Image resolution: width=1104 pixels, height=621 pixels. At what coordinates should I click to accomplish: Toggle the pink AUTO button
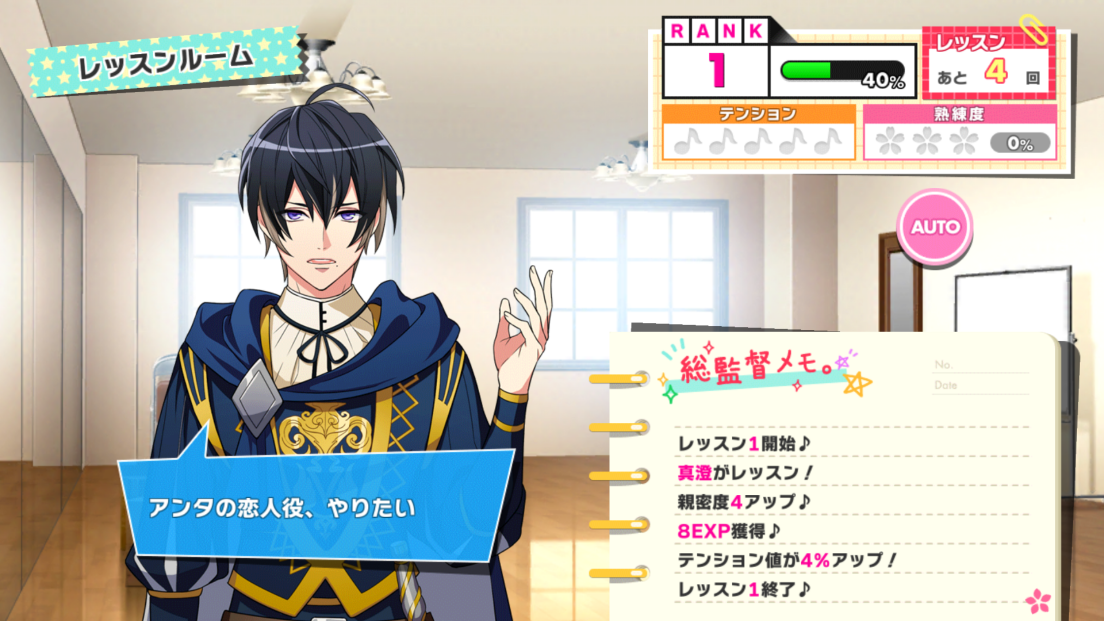[x=935, y=227]
